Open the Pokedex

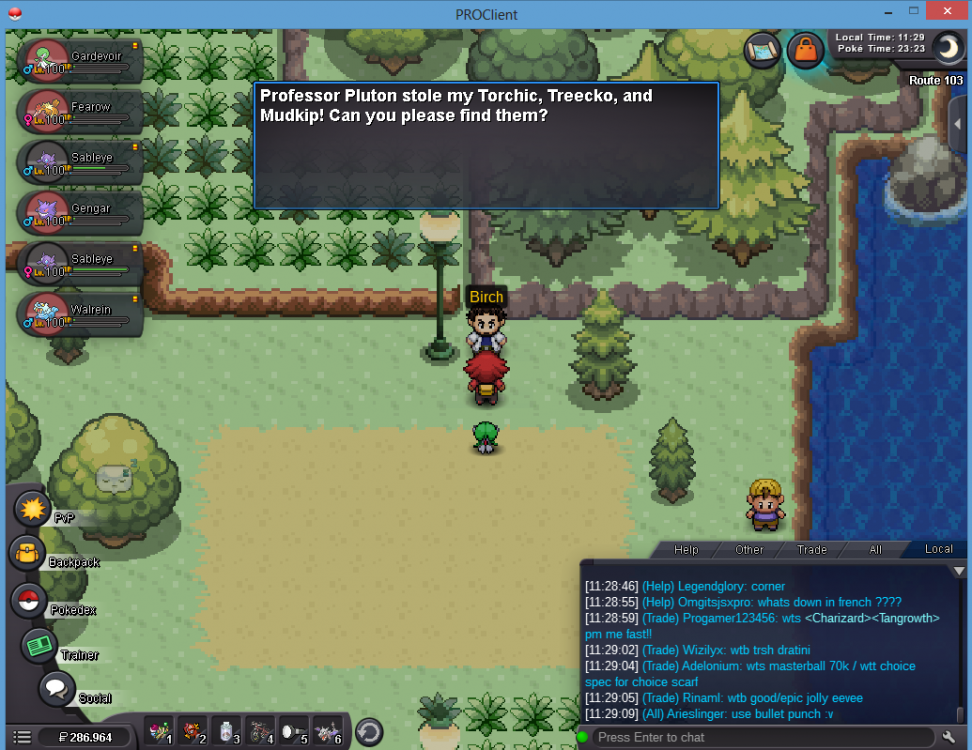coord(30,601)
